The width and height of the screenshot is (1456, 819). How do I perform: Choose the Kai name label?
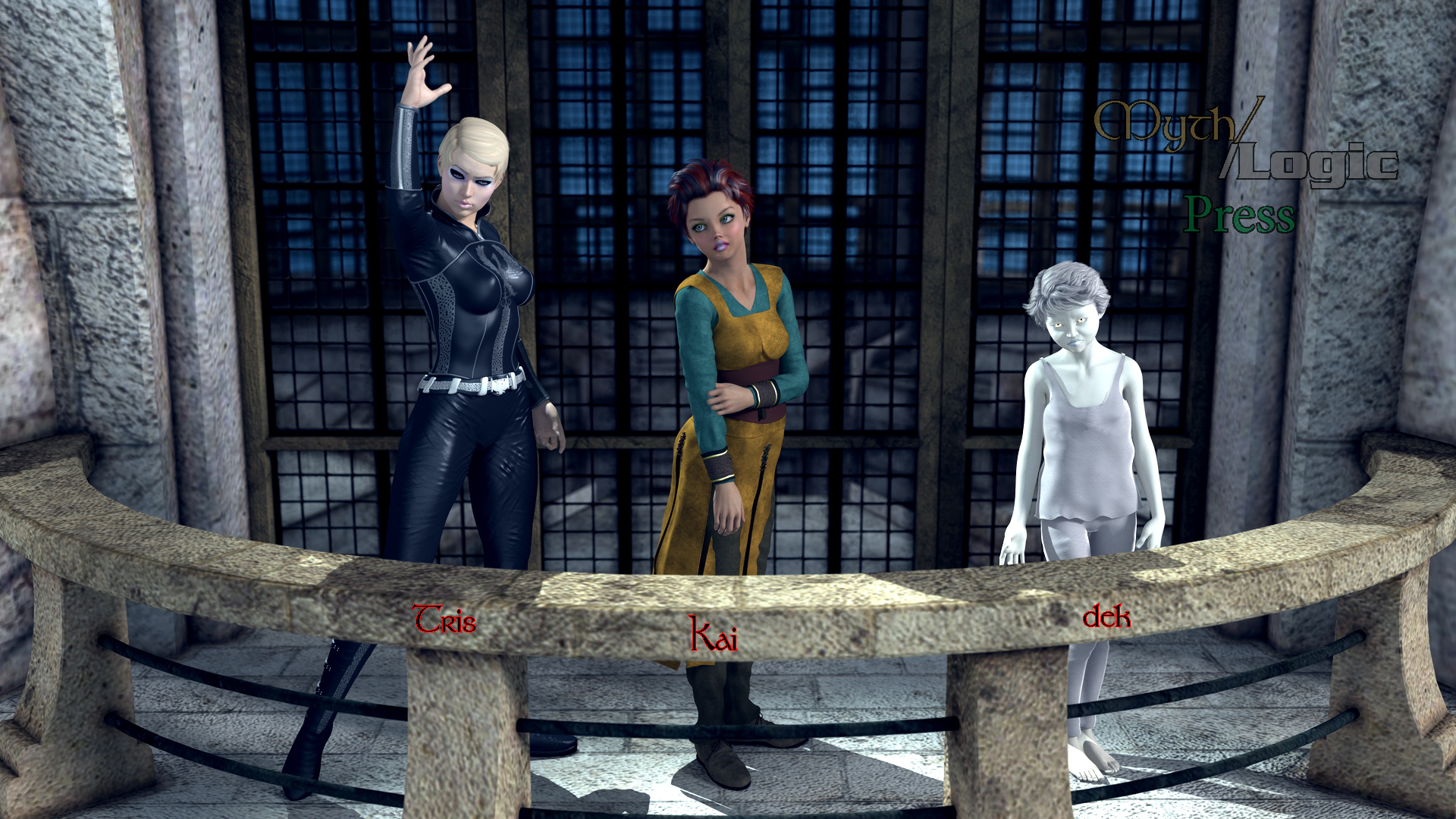[713, 635]
